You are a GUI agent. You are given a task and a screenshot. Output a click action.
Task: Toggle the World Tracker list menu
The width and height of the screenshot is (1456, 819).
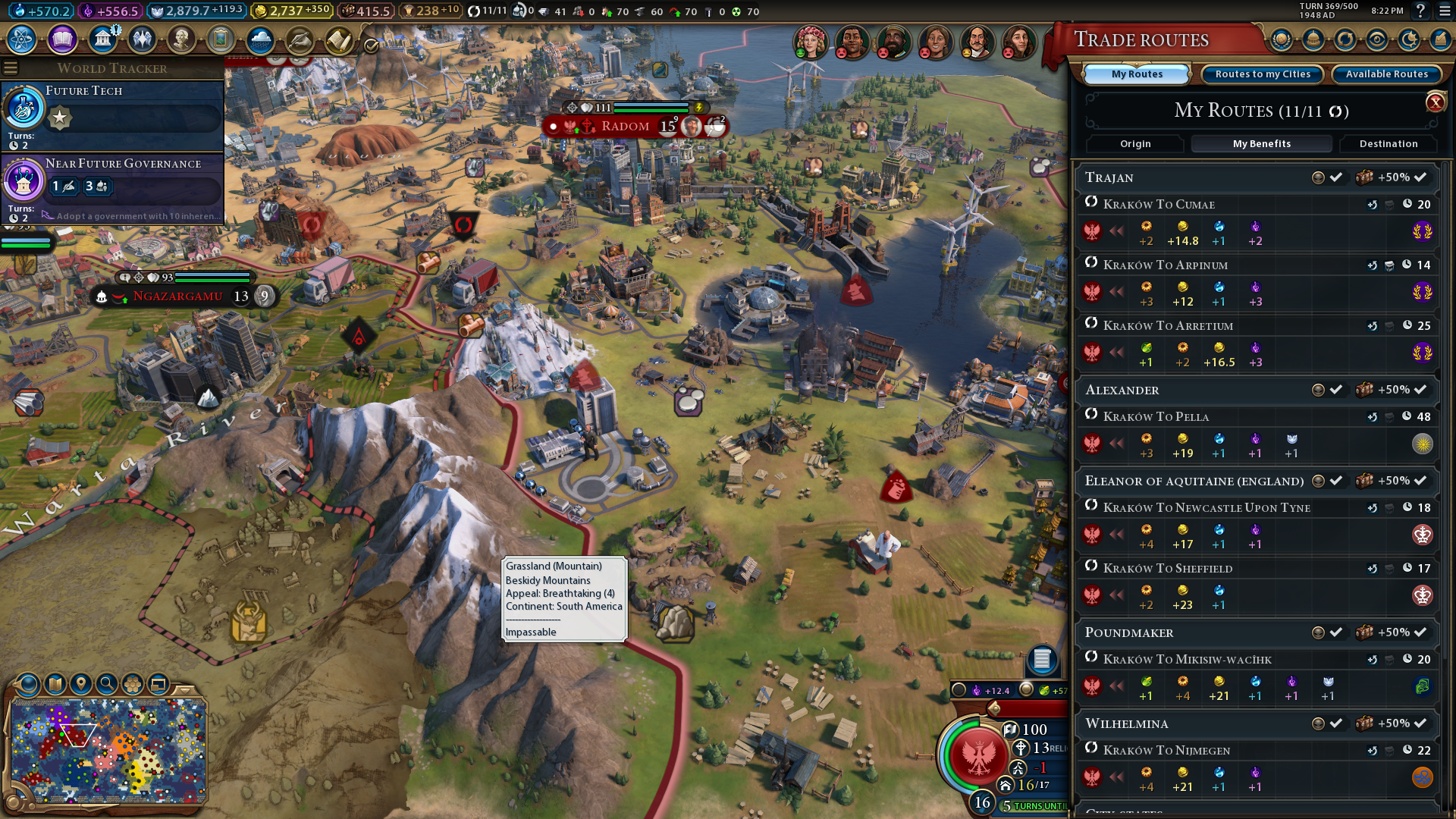[x=11, y=68]
